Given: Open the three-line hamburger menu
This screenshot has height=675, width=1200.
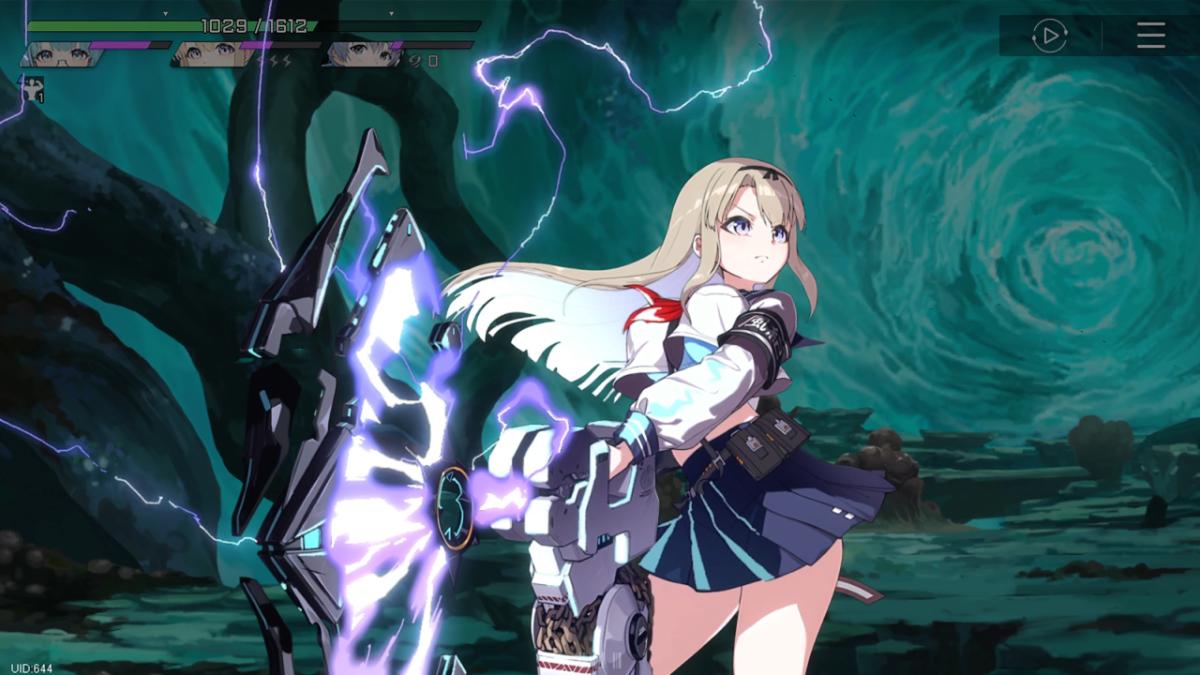Looking at the screenshot, I should click(x=1151, y=36).
